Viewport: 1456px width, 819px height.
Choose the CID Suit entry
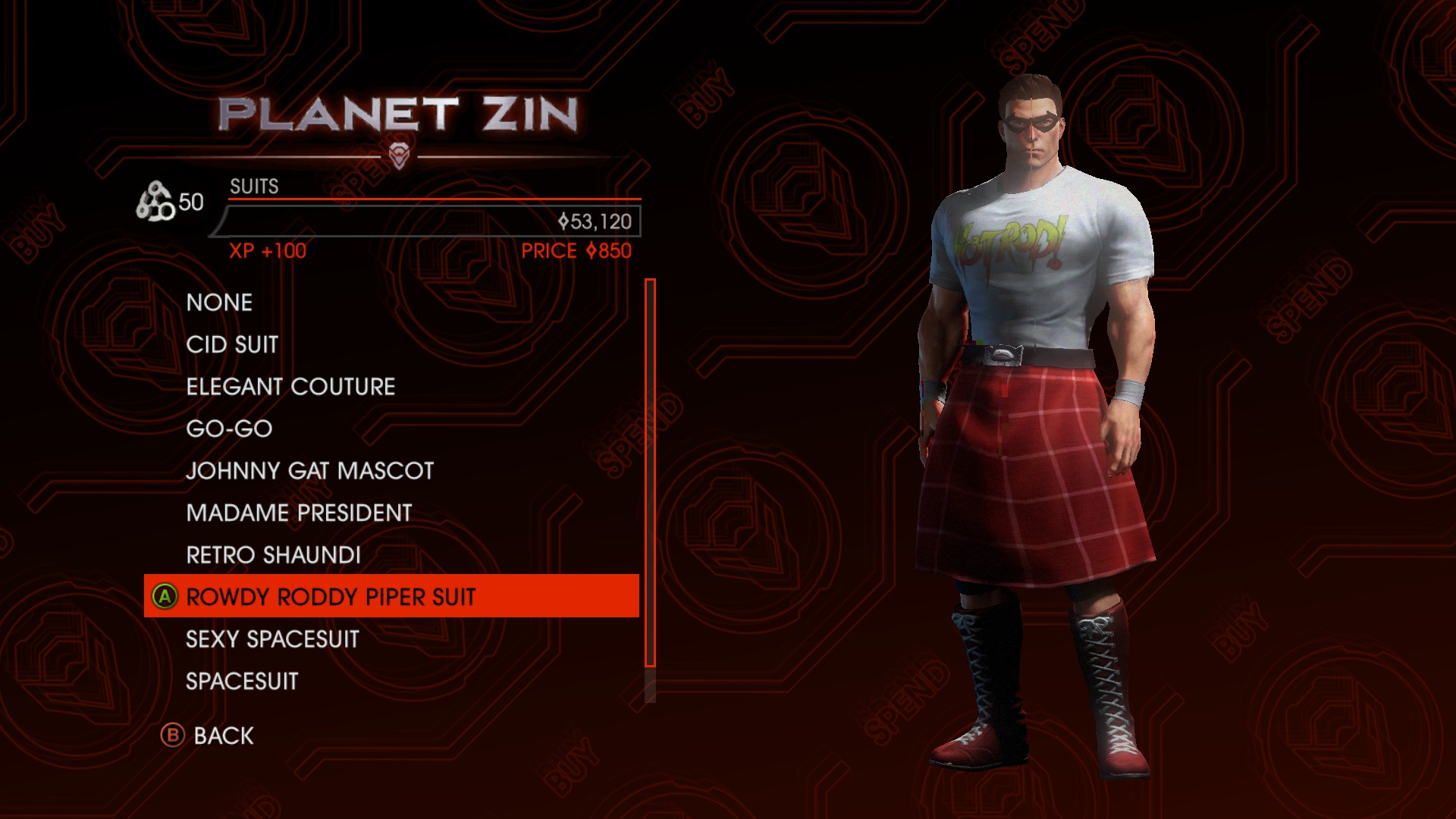[232, 345]
